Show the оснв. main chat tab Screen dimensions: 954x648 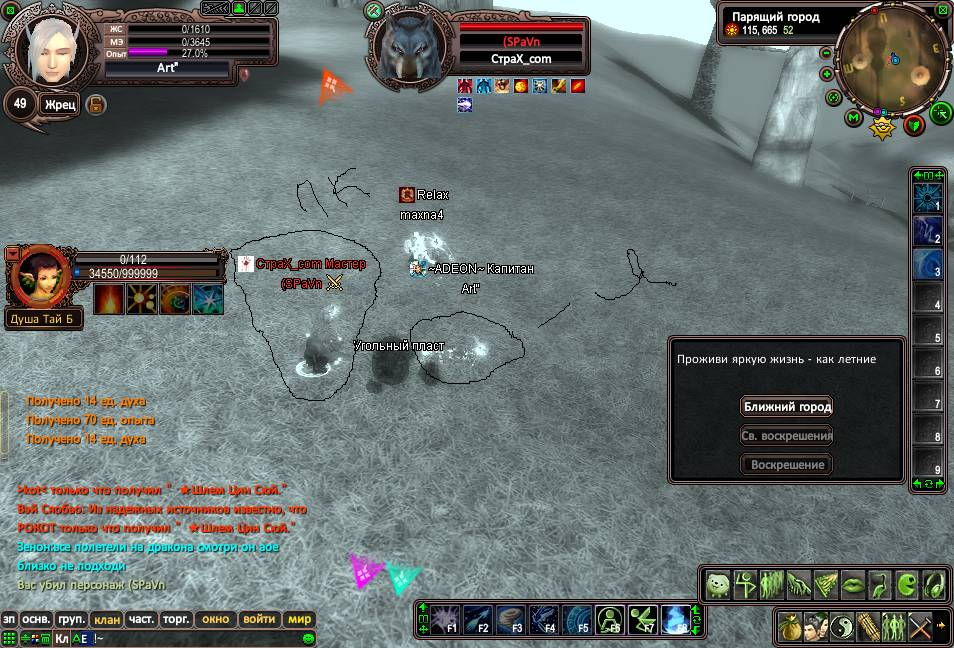(x=37, y=620)
